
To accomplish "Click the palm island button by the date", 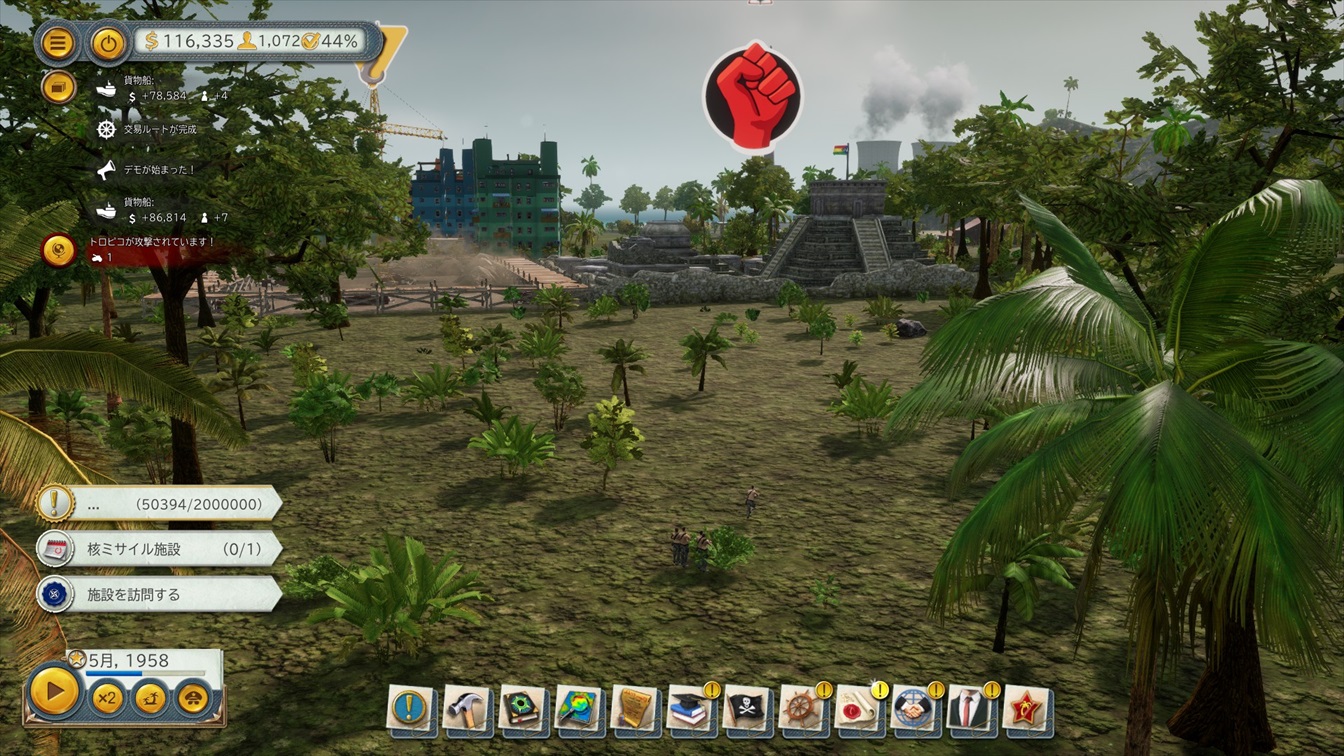I will [x=149, y=696].
